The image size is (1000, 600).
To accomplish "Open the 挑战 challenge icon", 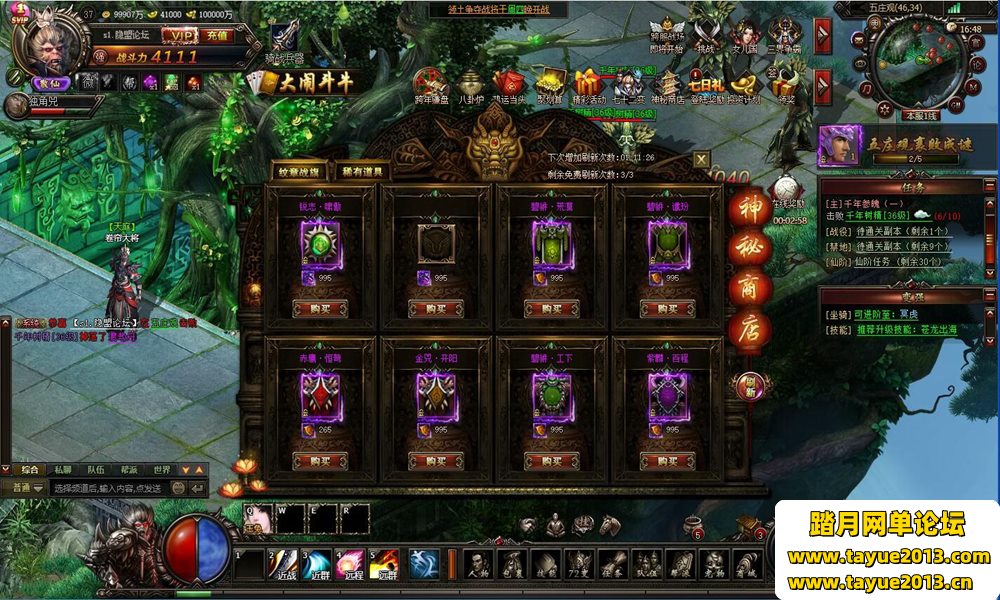I will click(706, 34).
